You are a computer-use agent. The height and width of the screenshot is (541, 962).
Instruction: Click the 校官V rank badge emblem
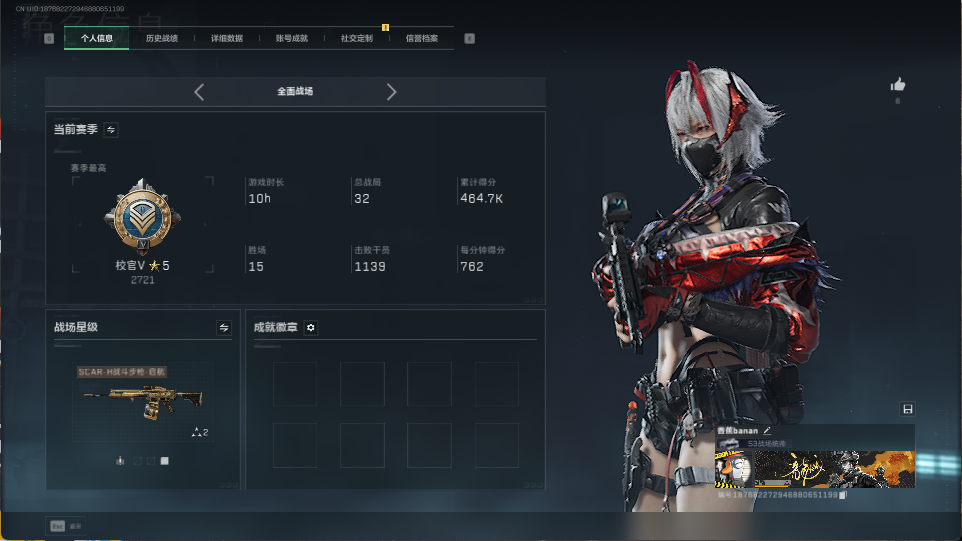(142, 218)
